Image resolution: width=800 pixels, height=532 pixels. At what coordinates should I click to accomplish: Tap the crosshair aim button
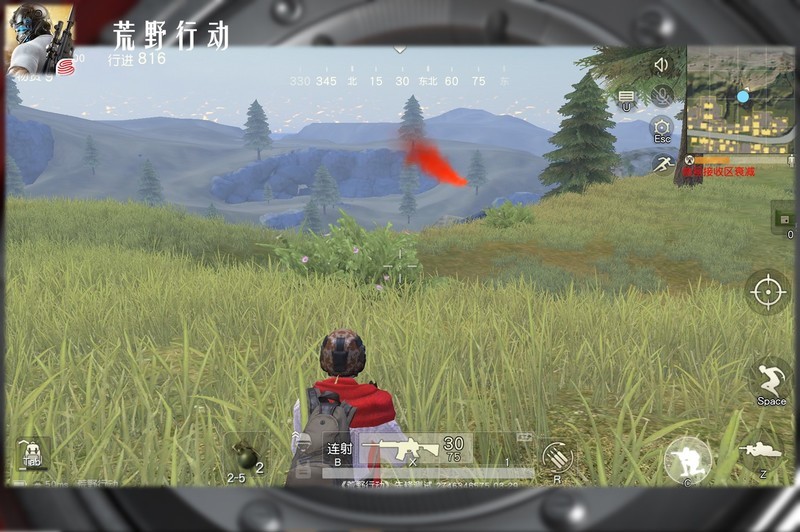pyautogui.click(x=767, y=291)
